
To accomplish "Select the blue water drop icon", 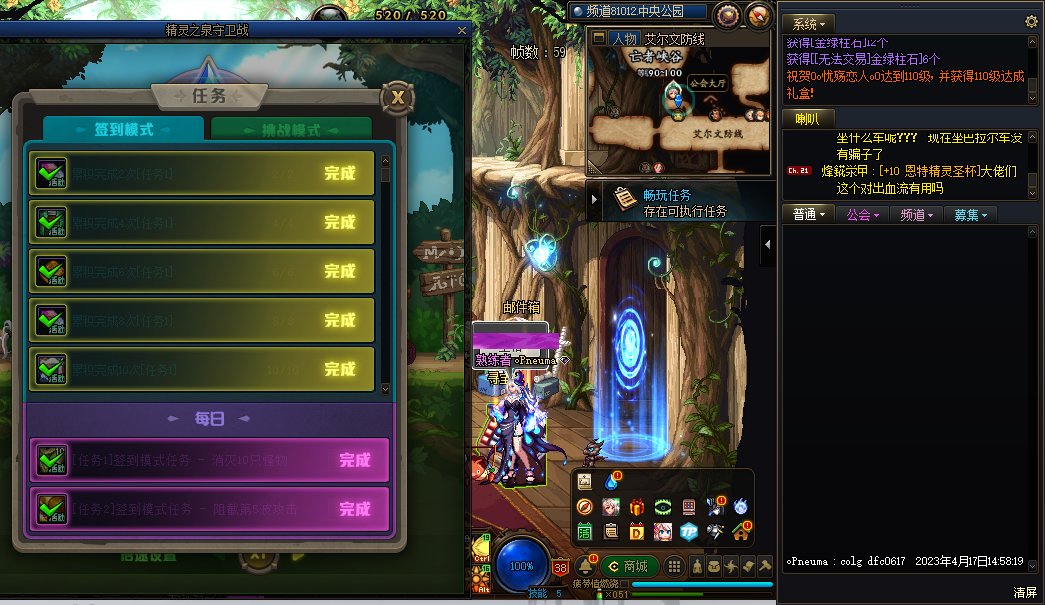I will (x=611, y=481).
